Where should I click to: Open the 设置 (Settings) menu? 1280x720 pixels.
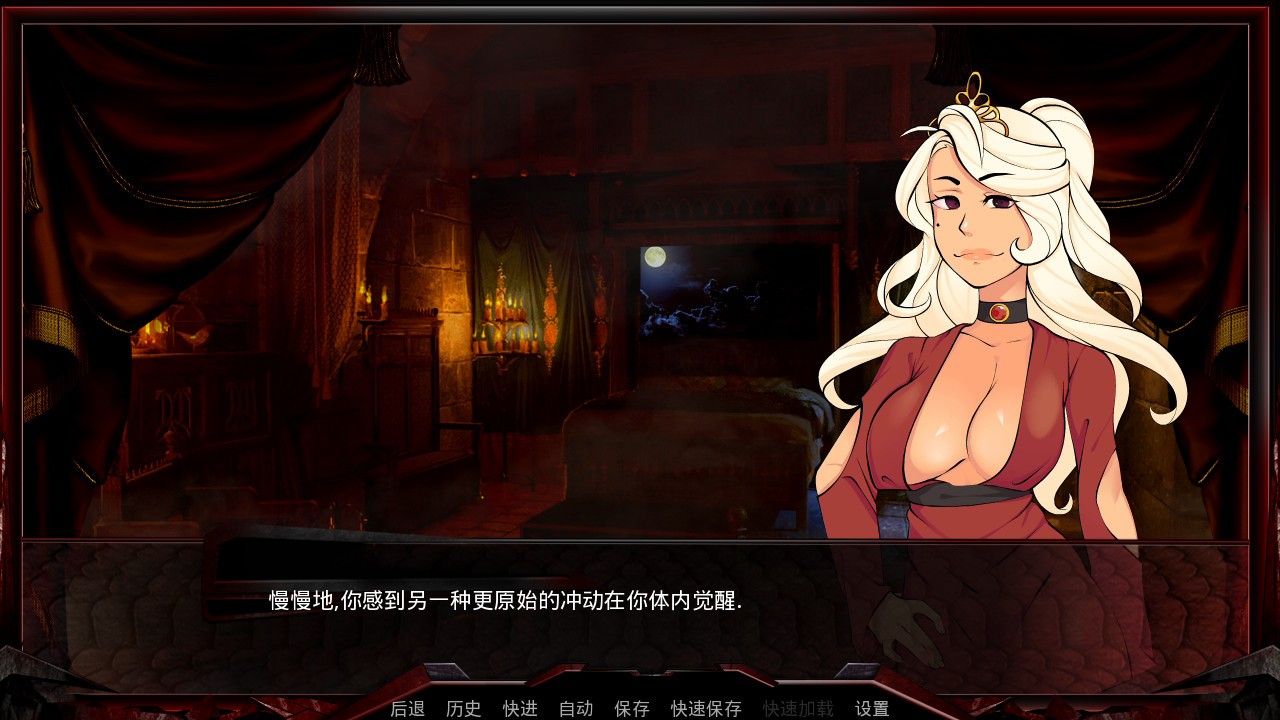pos(872,708)
